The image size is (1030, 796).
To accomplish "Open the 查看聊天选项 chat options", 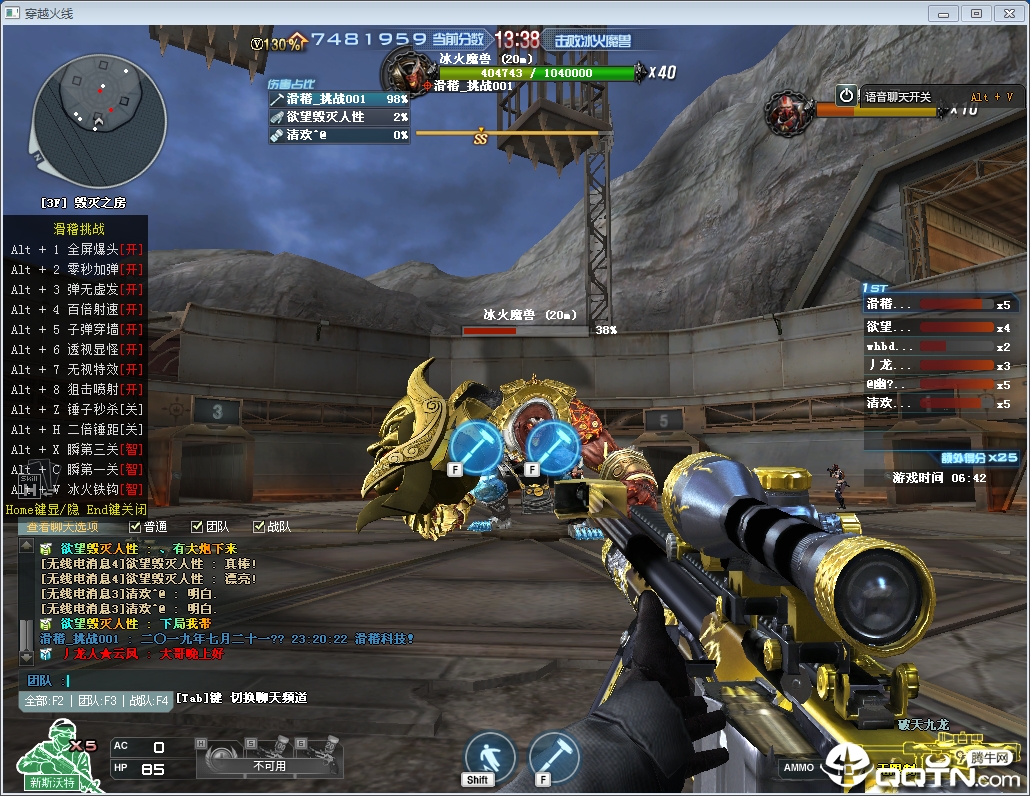I will [x=62, y=527].
